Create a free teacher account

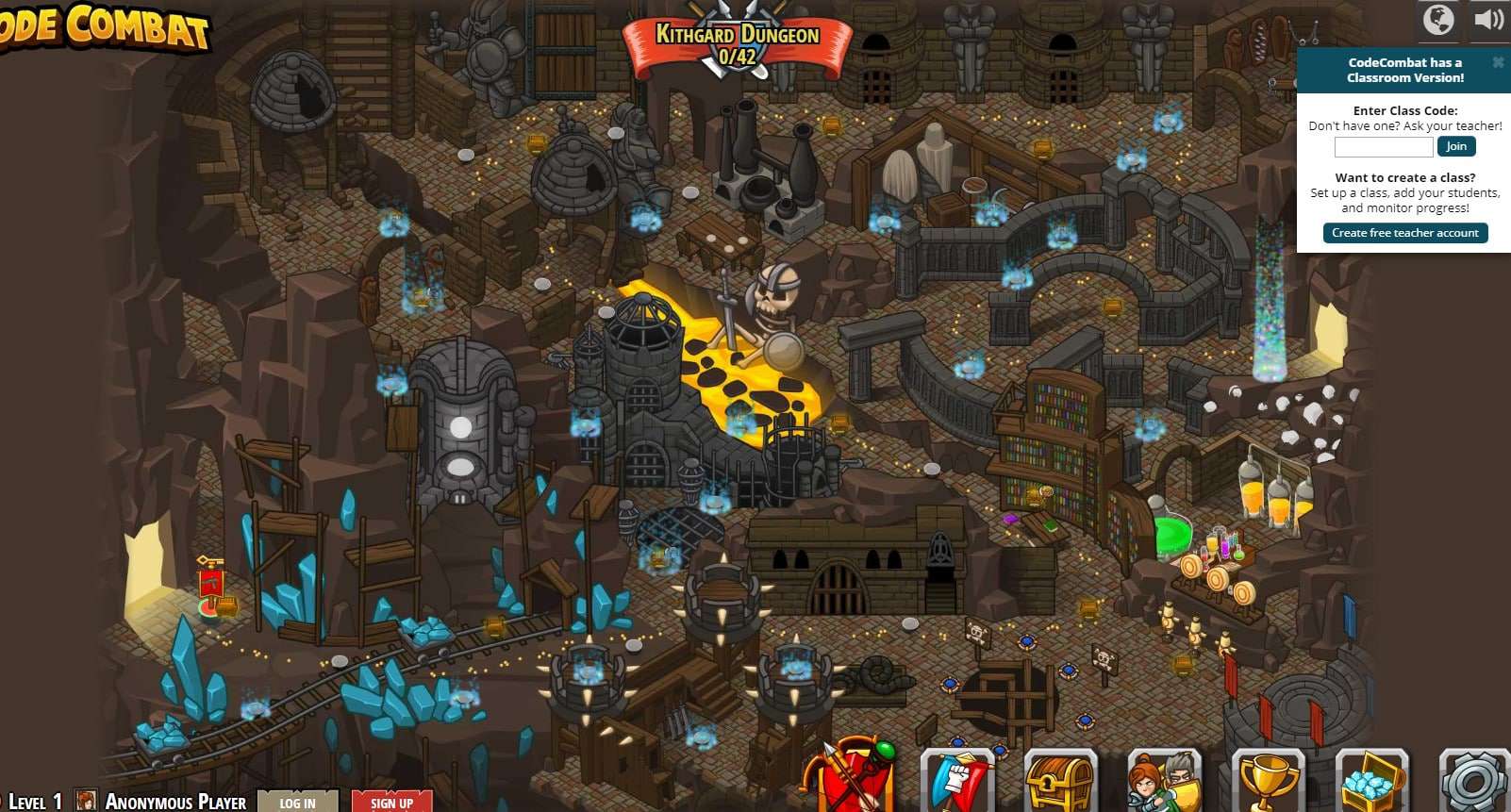[x=1404, y=233]
